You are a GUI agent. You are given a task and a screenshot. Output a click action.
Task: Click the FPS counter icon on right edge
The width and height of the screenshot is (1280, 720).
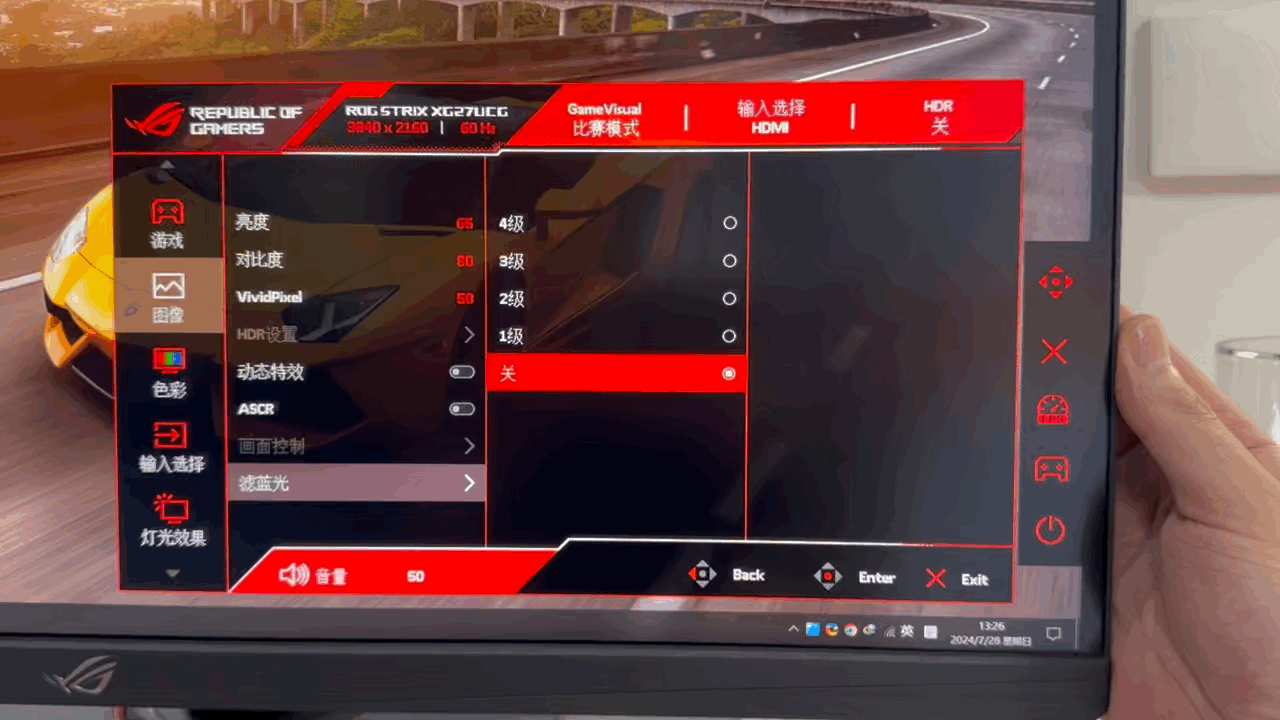(1051, 410)
